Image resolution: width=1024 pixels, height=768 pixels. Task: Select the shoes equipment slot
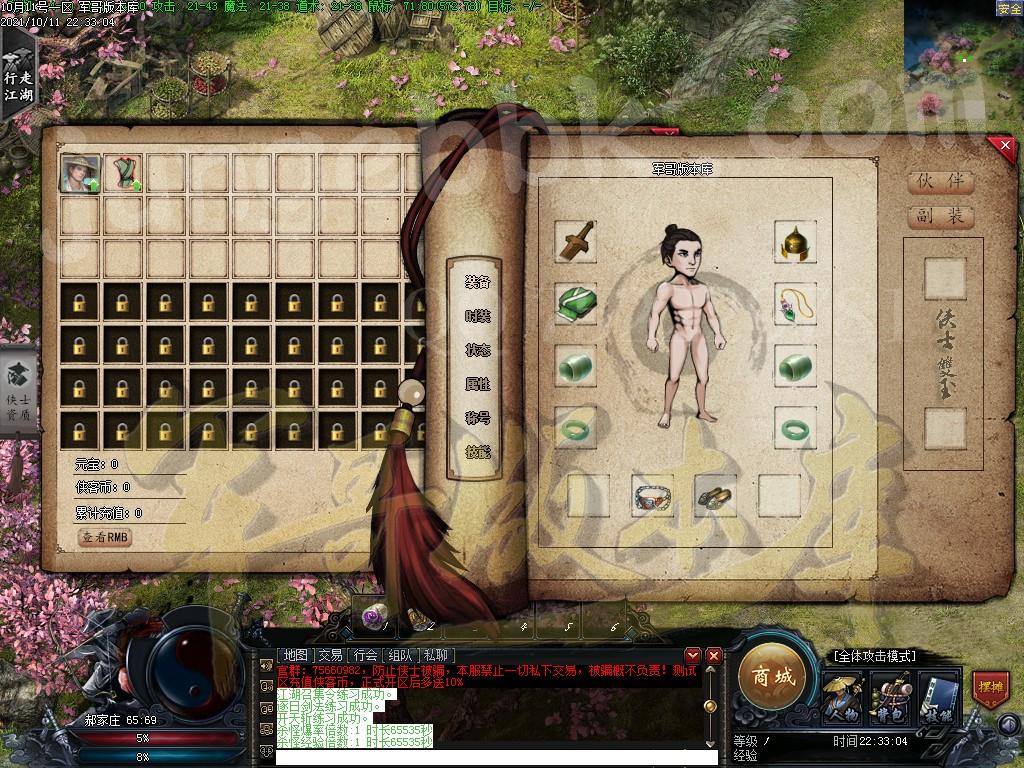coord(715,495)
